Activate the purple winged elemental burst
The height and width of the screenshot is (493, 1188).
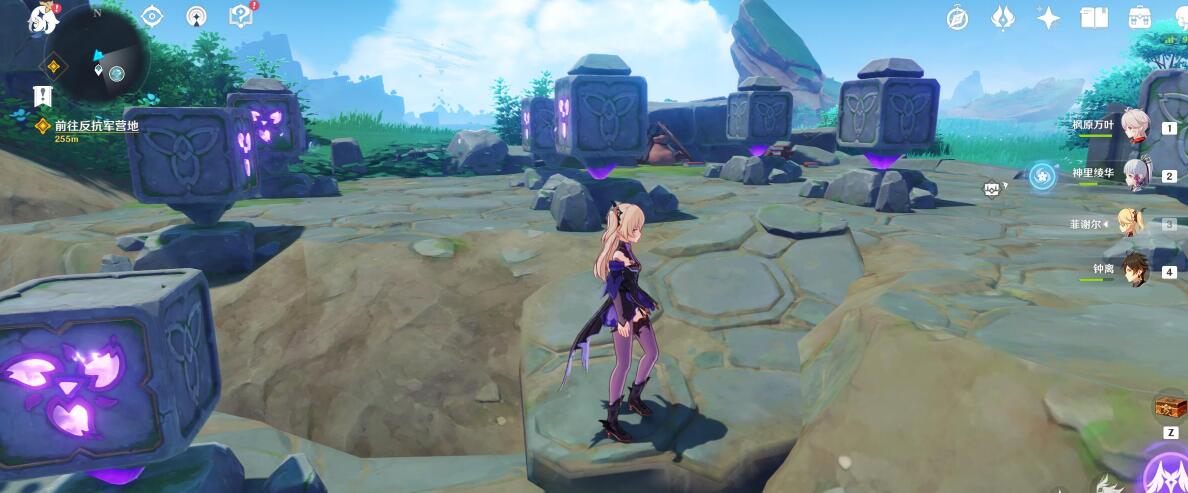point(1166,474)
